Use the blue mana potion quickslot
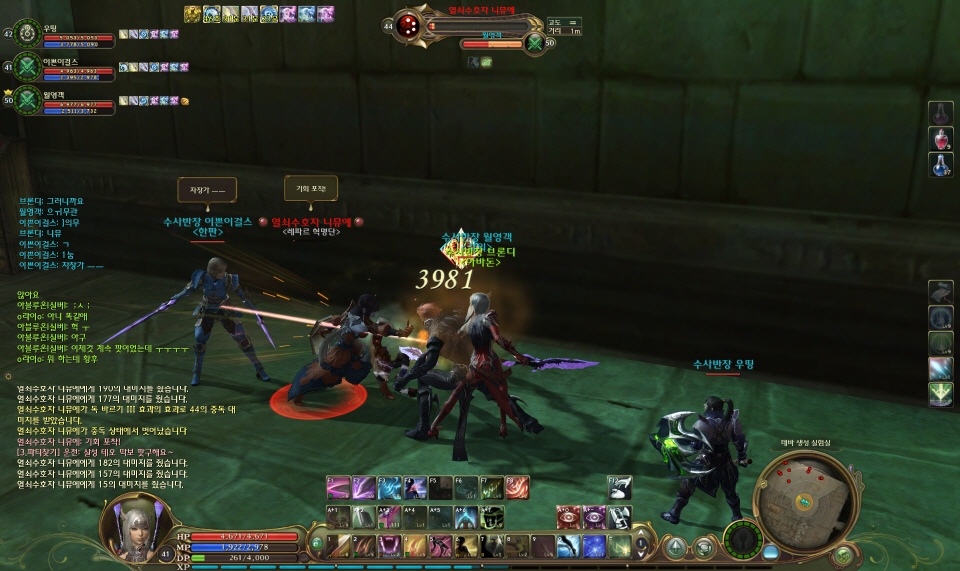This screenshot has width=960, height=571. coord(941,166)
